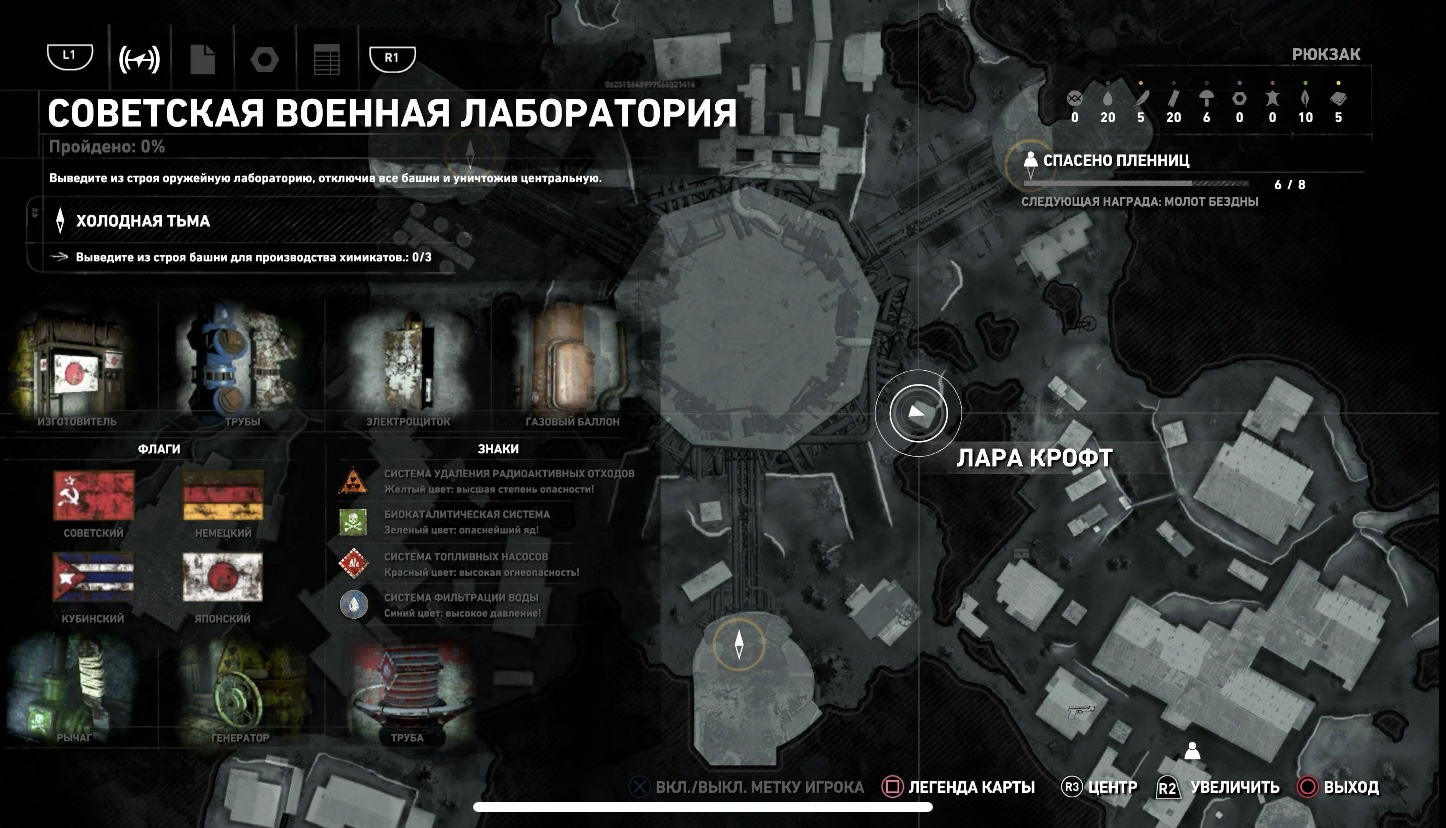The height and width of the screenshot is (828, 1446).
Task: Select the map tab icon
Action: 139,59
